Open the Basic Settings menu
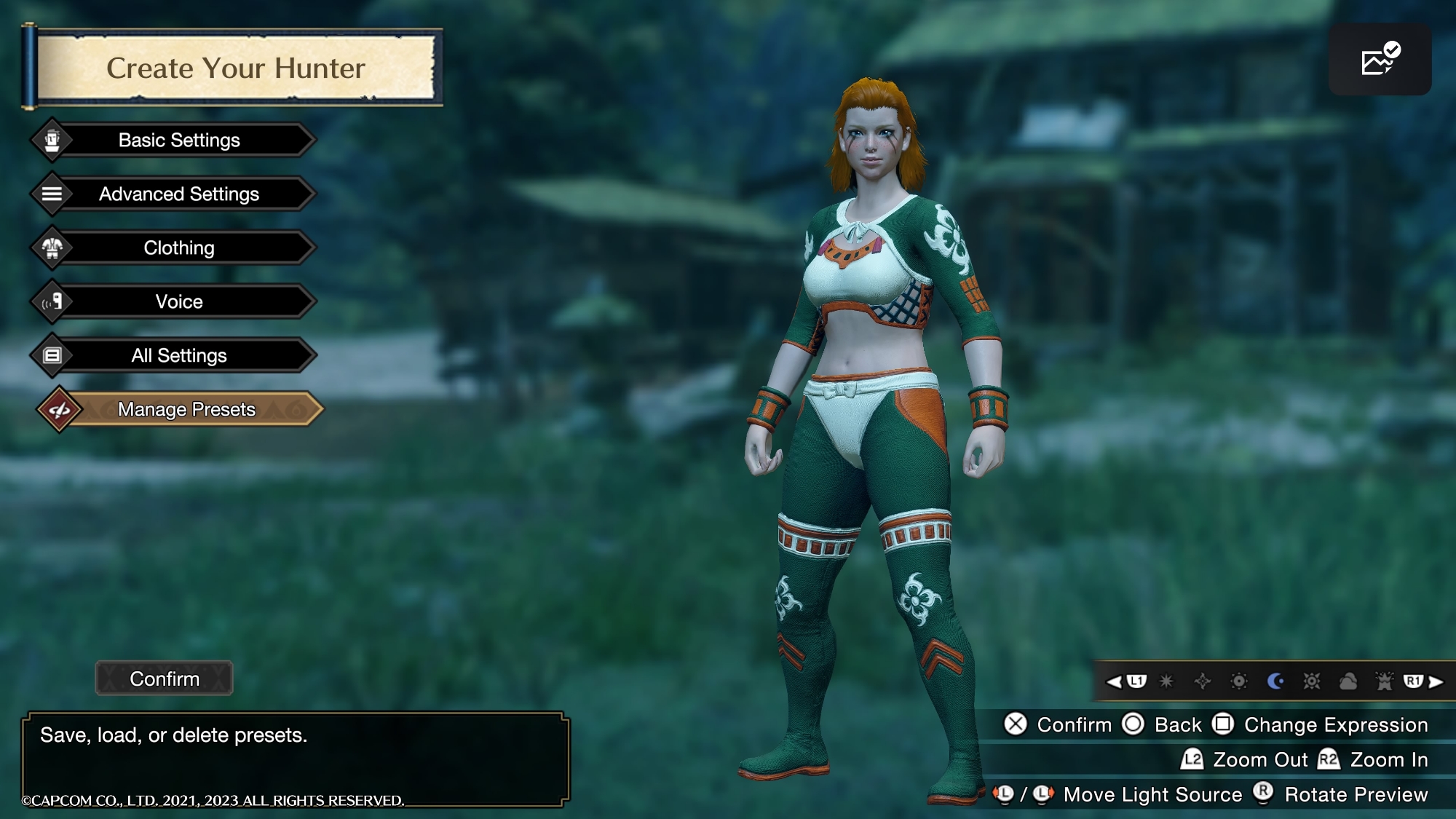 pos(179,140)
